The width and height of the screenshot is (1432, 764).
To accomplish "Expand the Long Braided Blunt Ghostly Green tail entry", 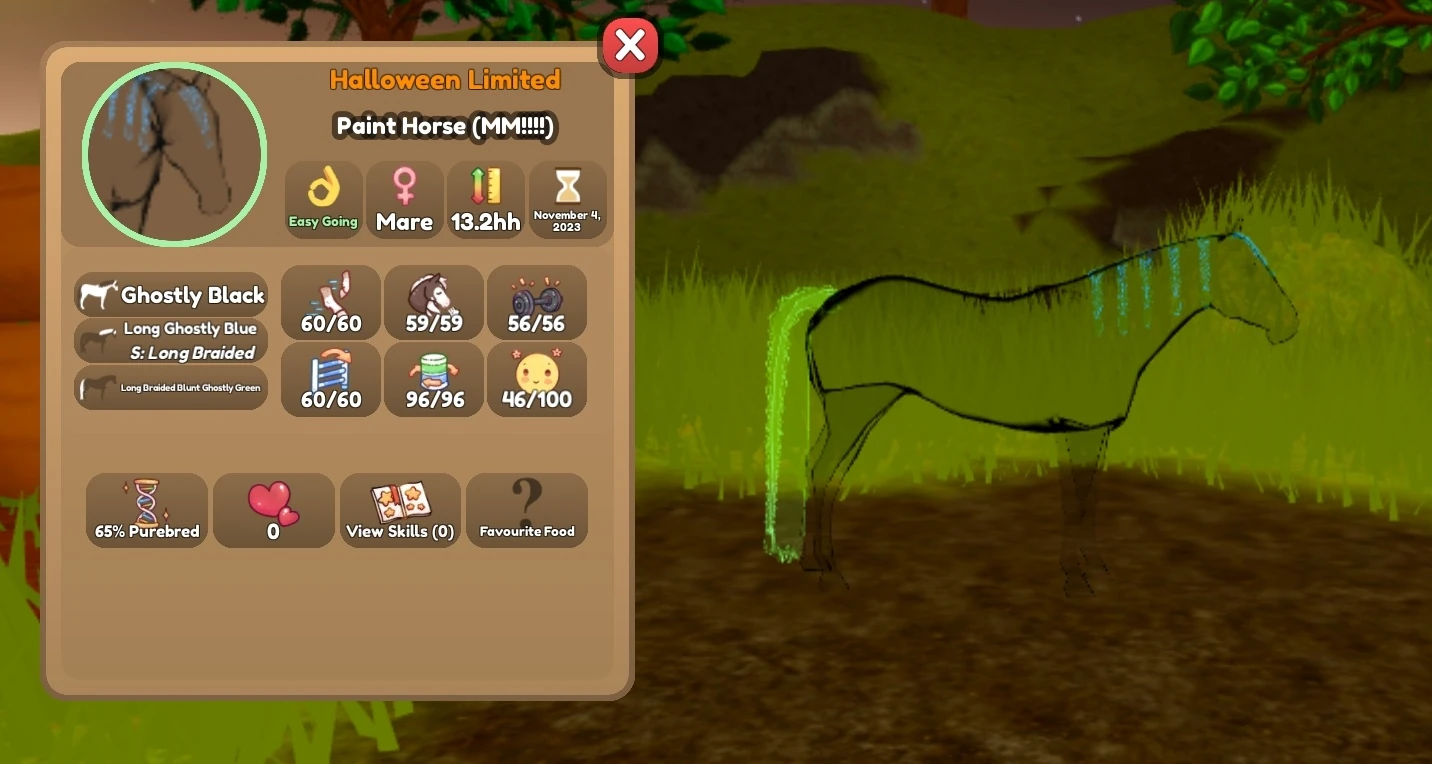I will pos(171,388).
